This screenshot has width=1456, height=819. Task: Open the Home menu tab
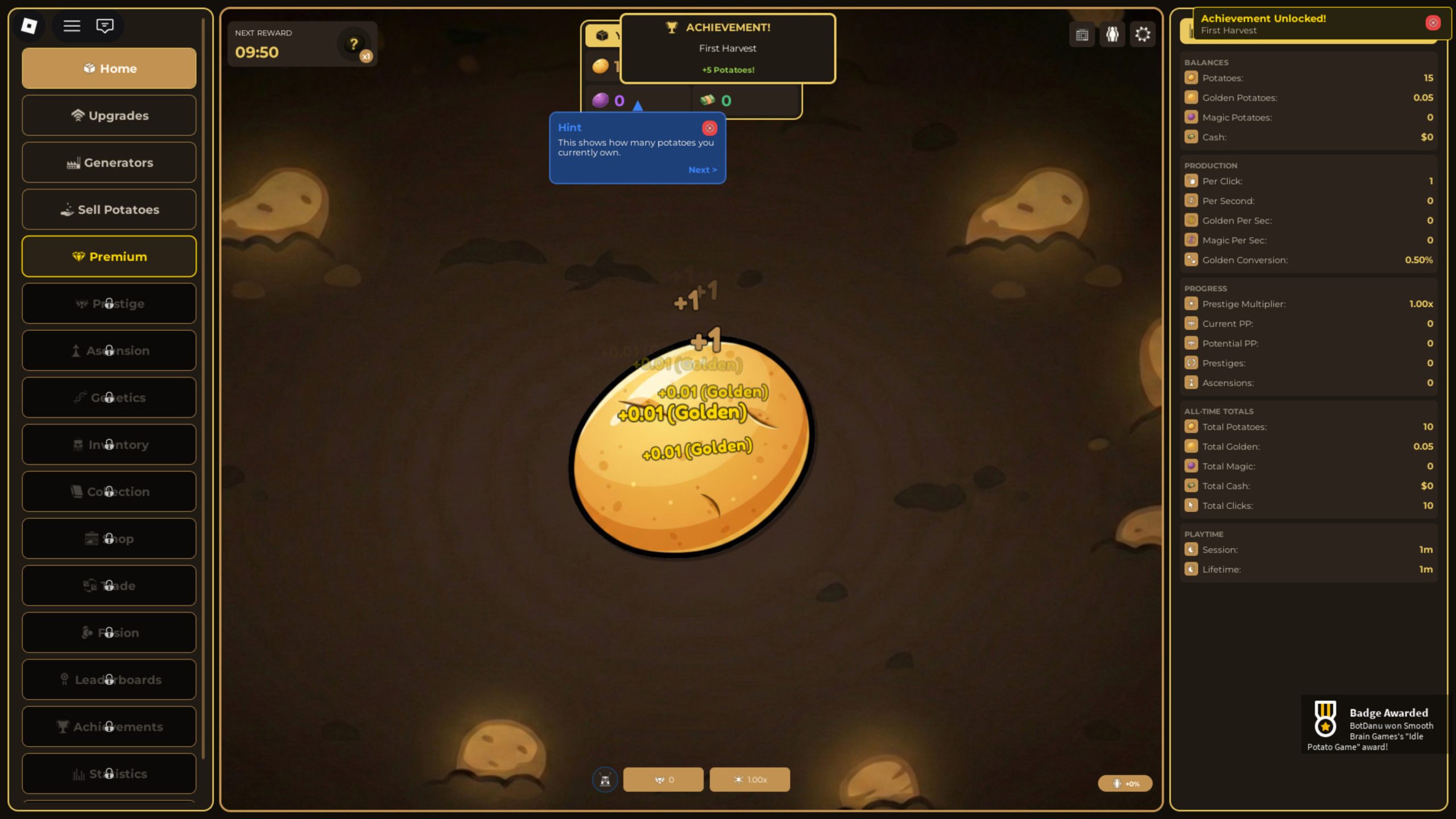click(x=109, y=68)
